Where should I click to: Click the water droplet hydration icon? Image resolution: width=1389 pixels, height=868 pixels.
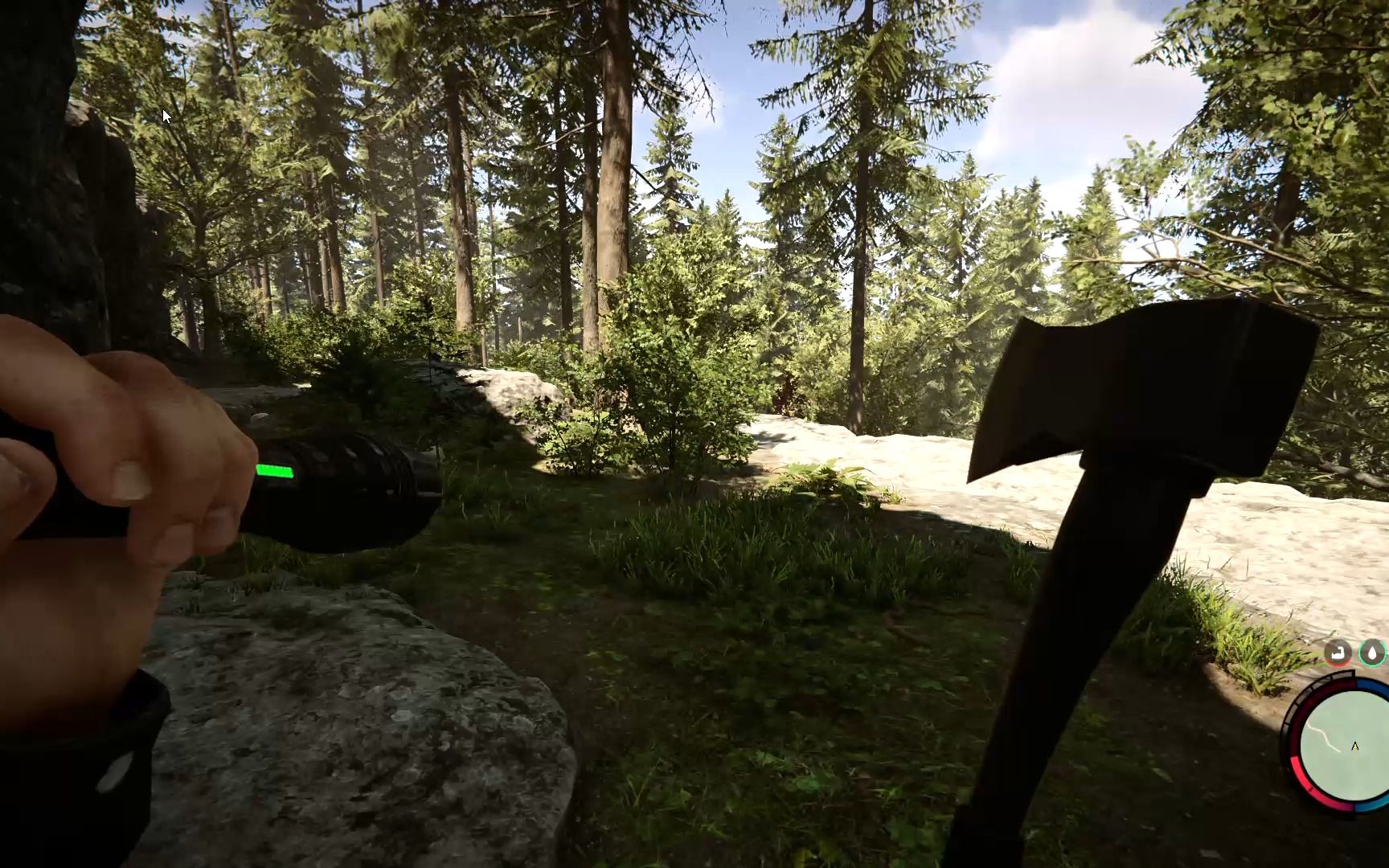tap(1373, 653)
